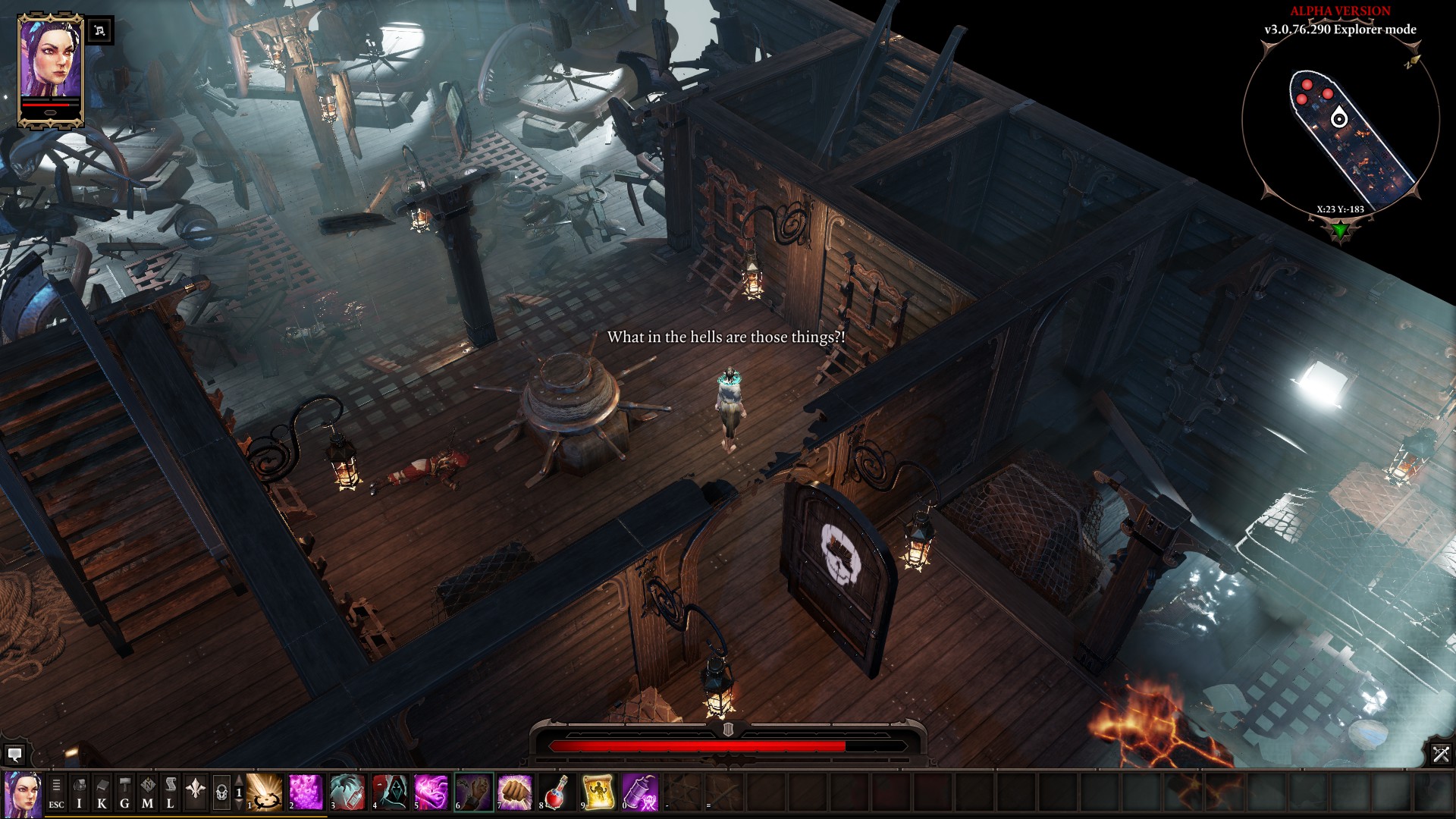Activate the hooded red figure skill

pyautogui.click(x=390, y=792)
